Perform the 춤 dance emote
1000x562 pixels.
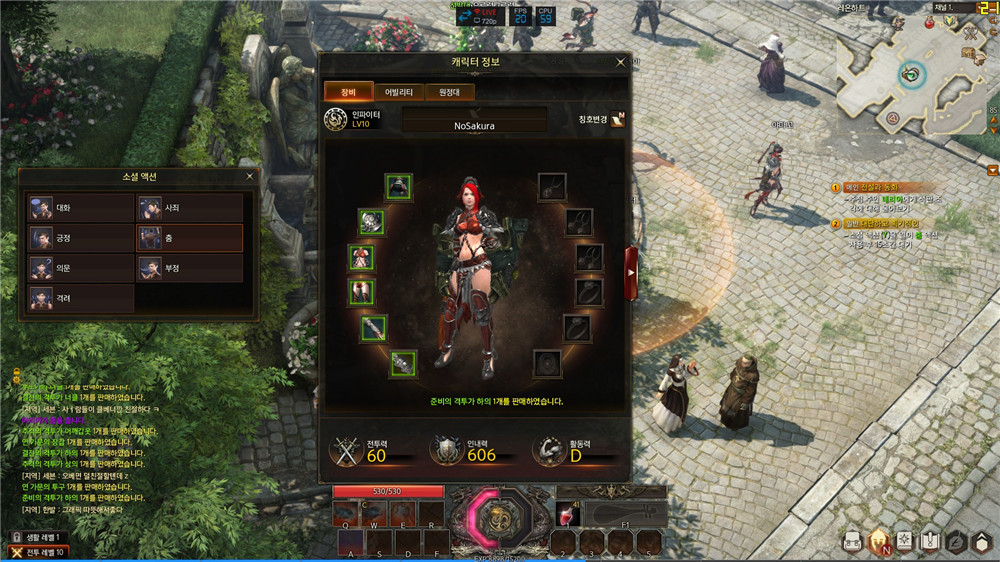pos(189,238)
